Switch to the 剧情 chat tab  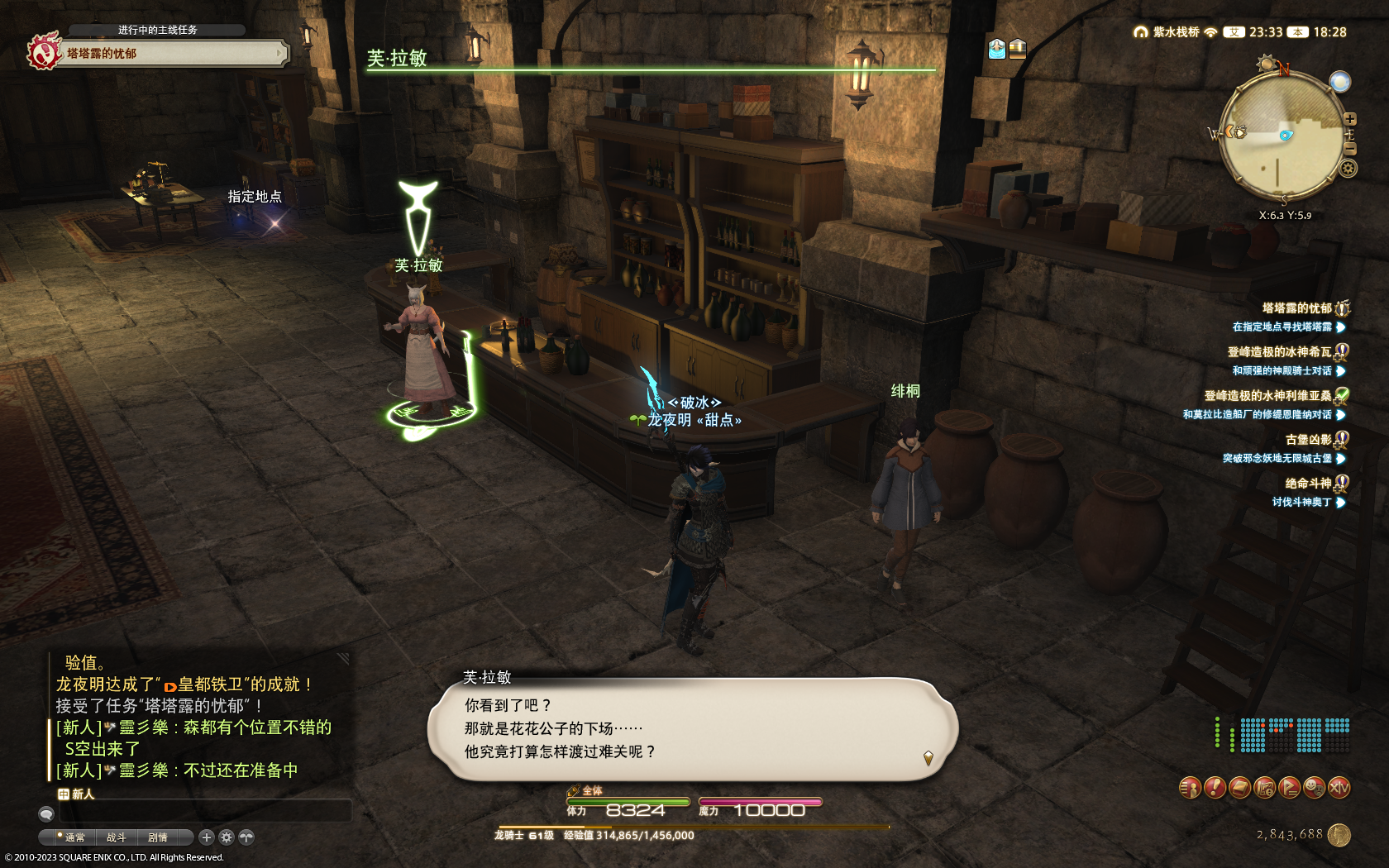tap(157, 837)
